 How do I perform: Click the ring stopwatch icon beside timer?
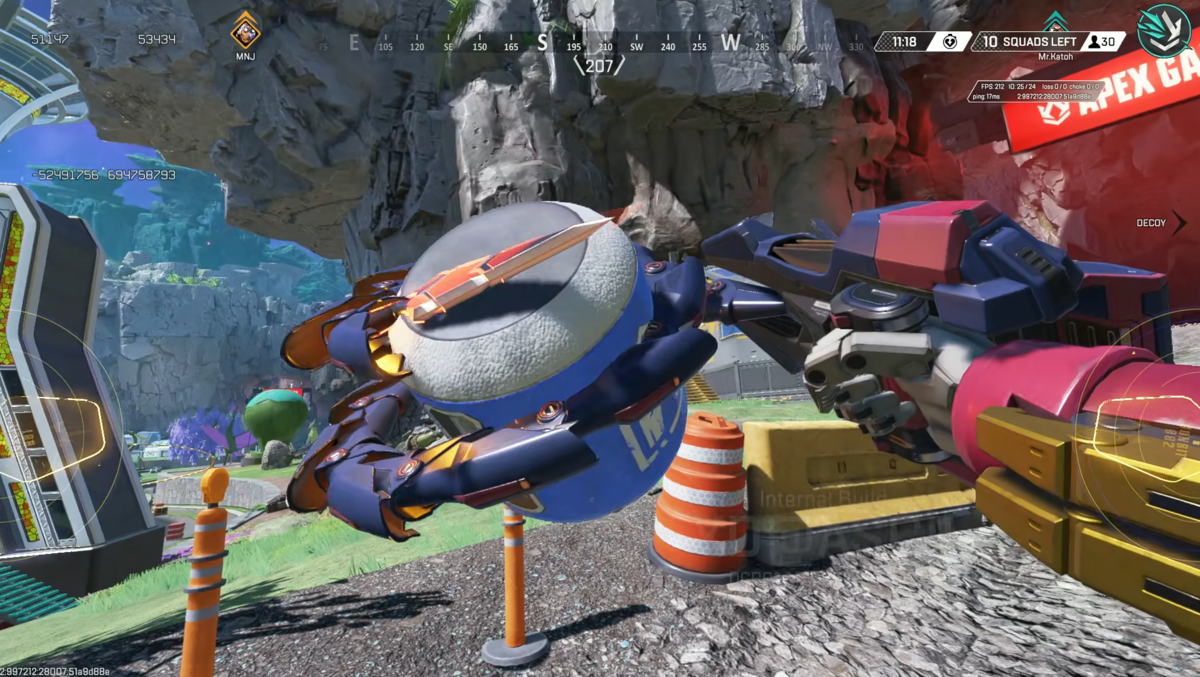point(949,42)
